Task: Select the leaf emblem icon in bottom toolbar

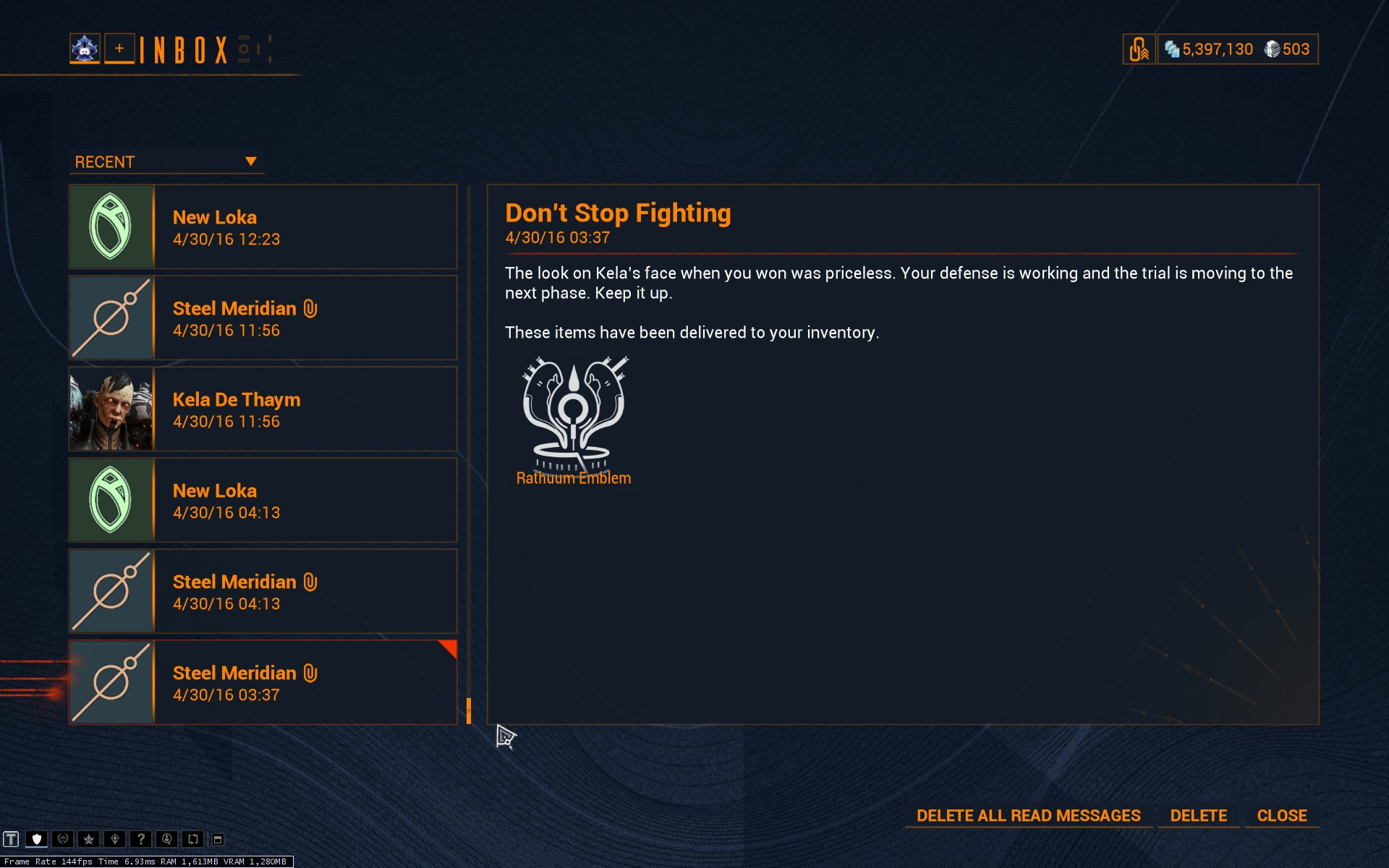Action: [x=88, y=838]
